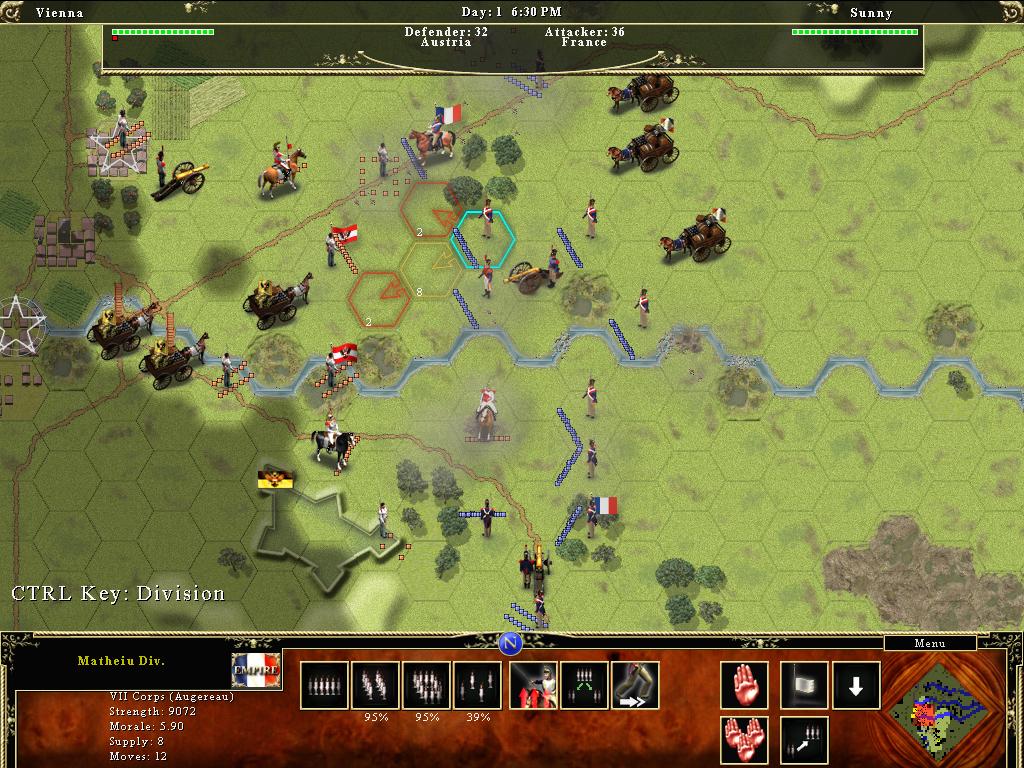Choose the skirmish formation icon
The image size is (1024, 768).
(477, 685)
